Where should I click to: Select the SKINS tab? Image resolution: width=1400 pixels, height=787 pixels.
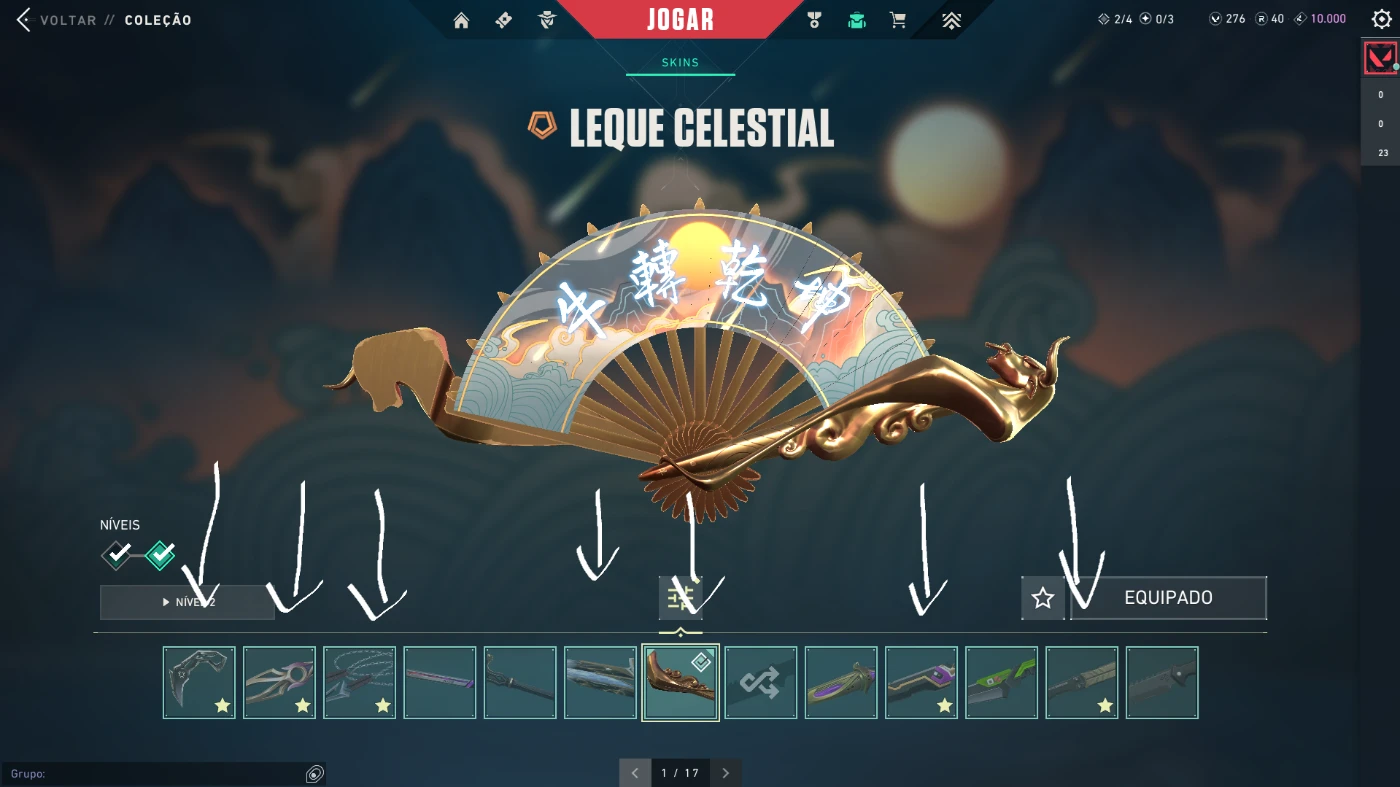(x=680, y=63)
